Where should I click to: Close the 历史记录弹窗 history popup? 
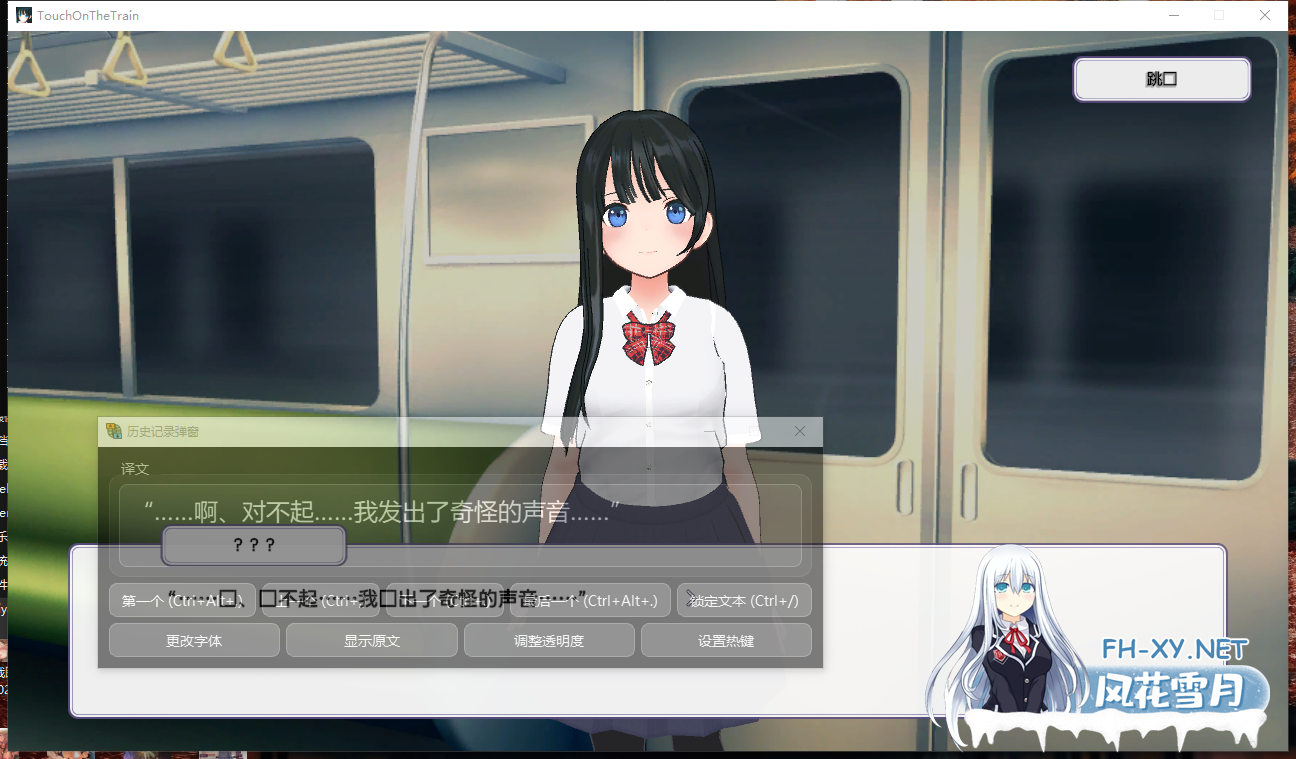tap(799, 431)
